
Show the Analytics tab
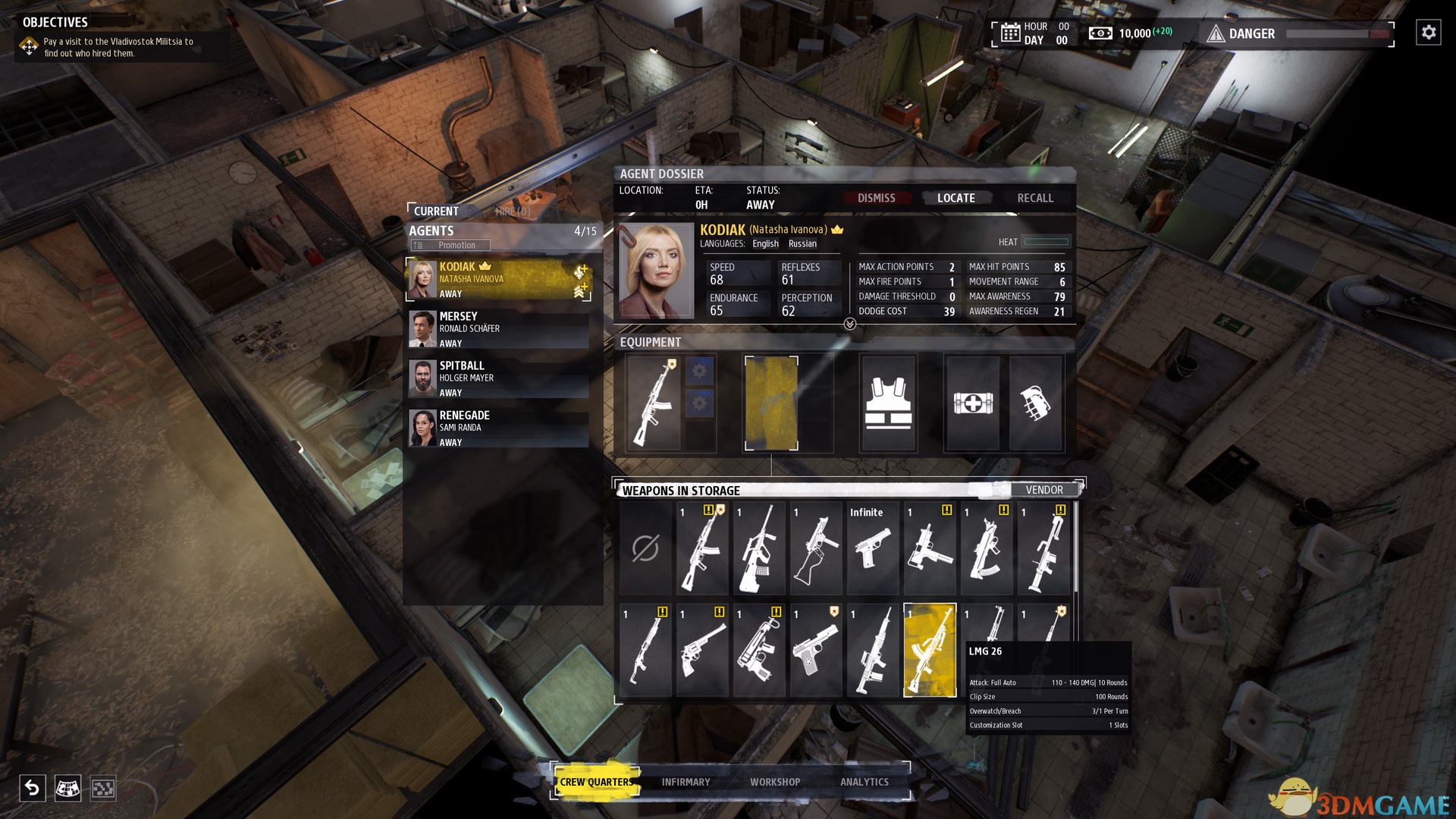pyautogui.click(x=864, y=782)
